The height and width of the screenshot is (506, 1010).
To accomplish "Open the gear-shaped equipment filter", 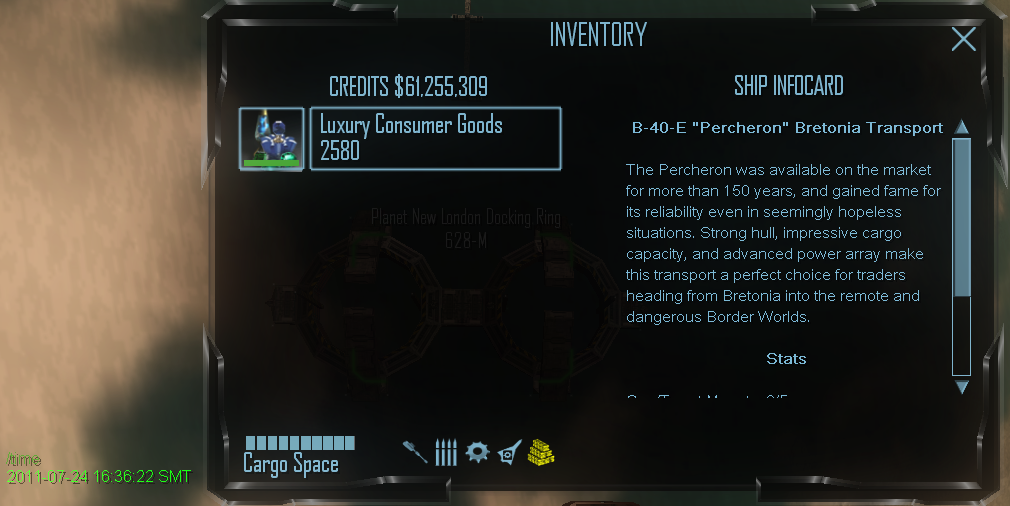I will click(x=477, y=452).
